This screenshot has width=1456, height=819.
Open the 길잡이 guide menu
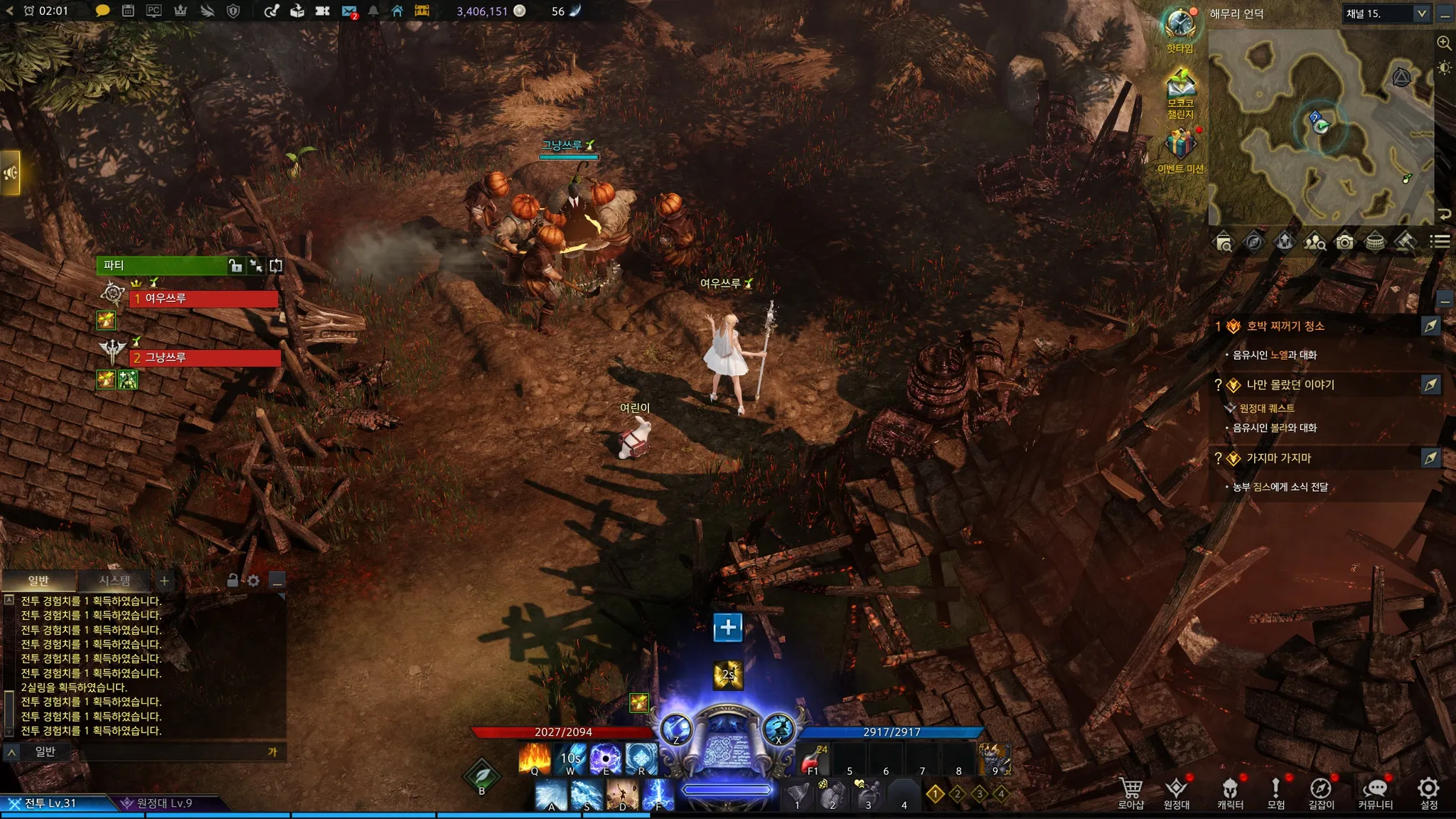[1321, 793]
